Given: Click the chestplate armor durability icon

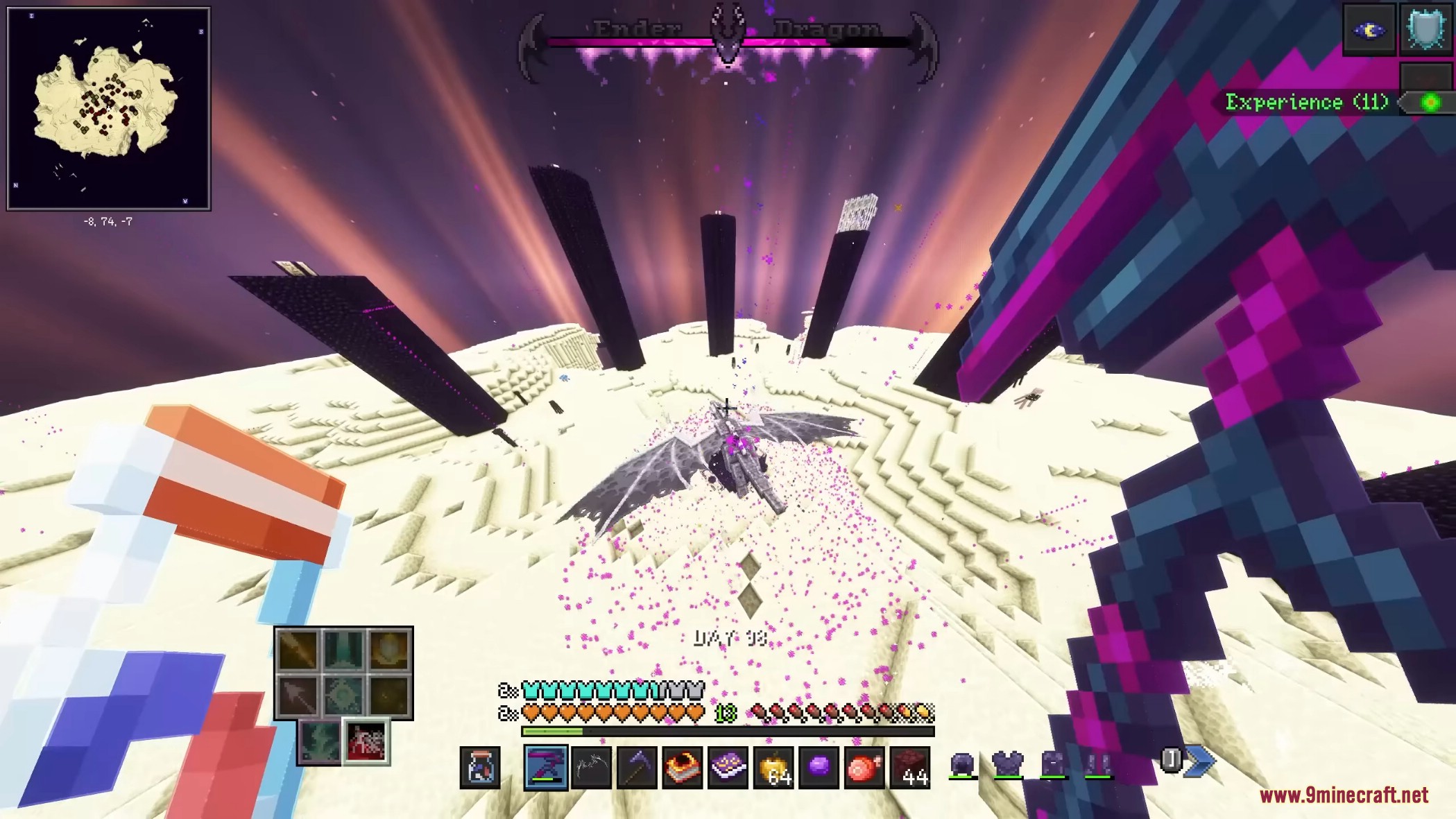Looking at the screenshot, I should click(x=1008, y=765).
